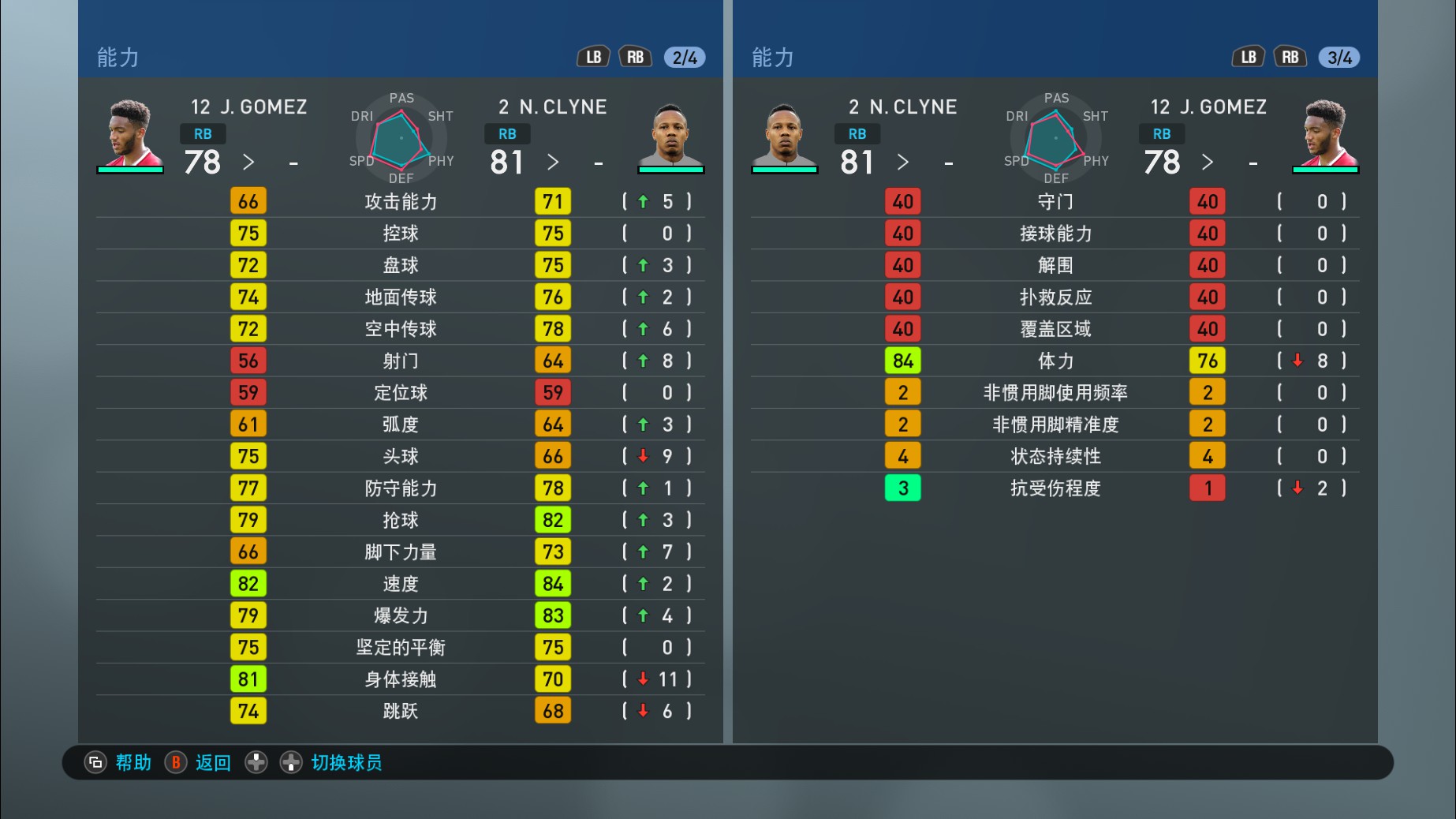Click the RB position badge under N. Clyne
This screenshot has width=1456, height=819.
point(507,134)
